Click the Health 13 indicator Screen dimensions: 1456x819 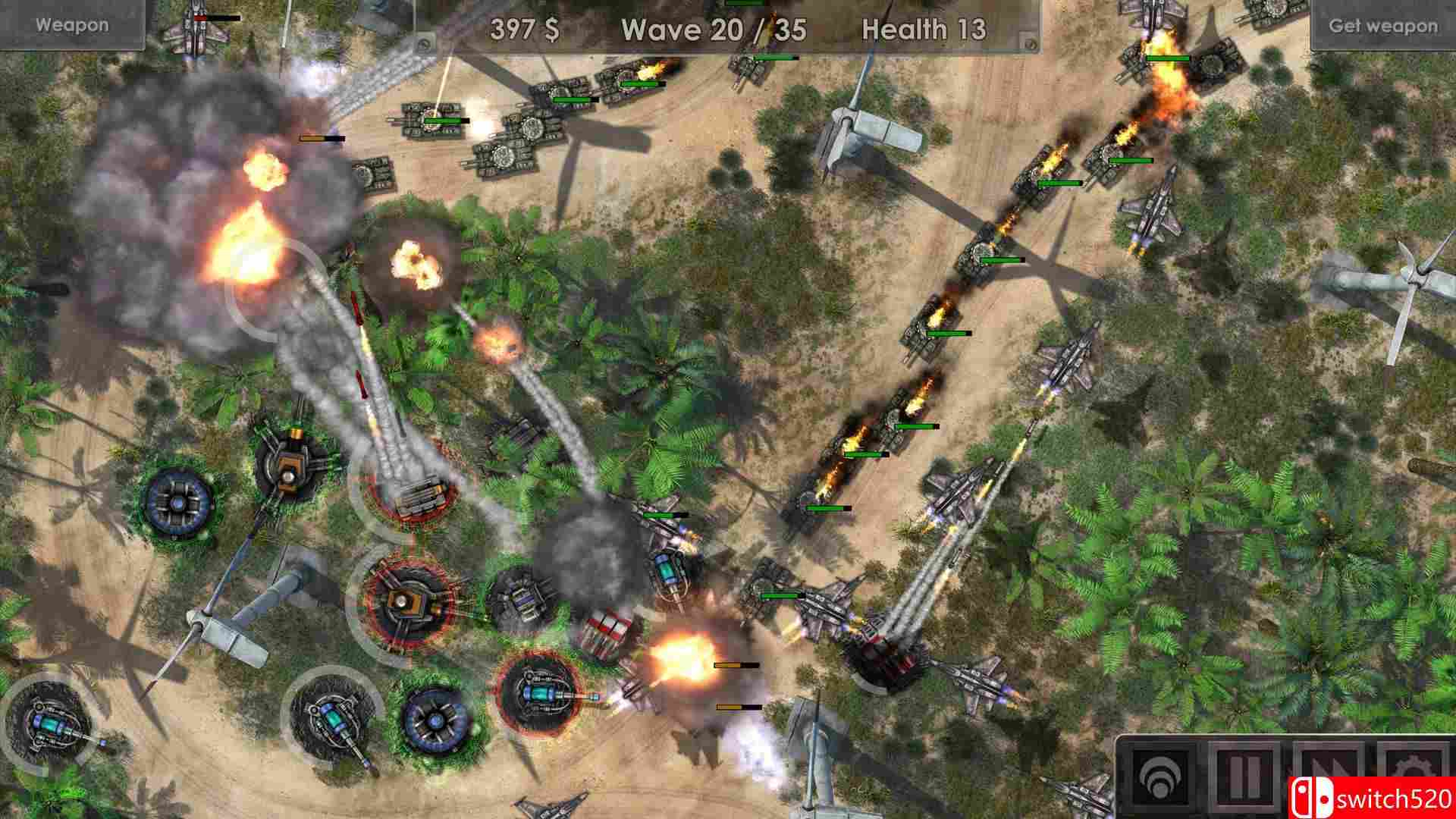click(x=924, y=30)
